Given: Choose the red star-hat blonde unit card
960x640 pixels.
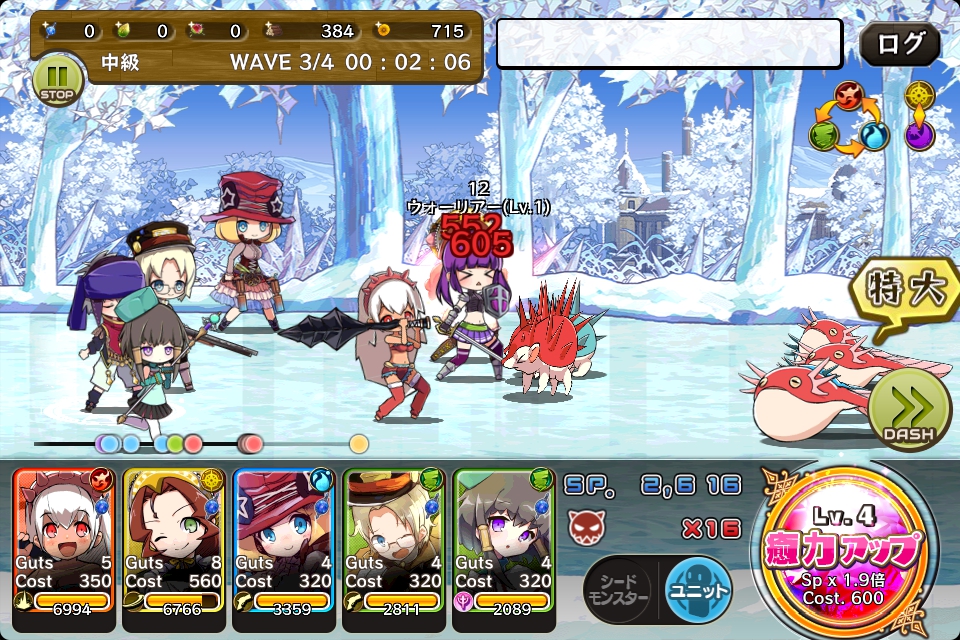Looking at the screenshot, I should click(283, 538).
